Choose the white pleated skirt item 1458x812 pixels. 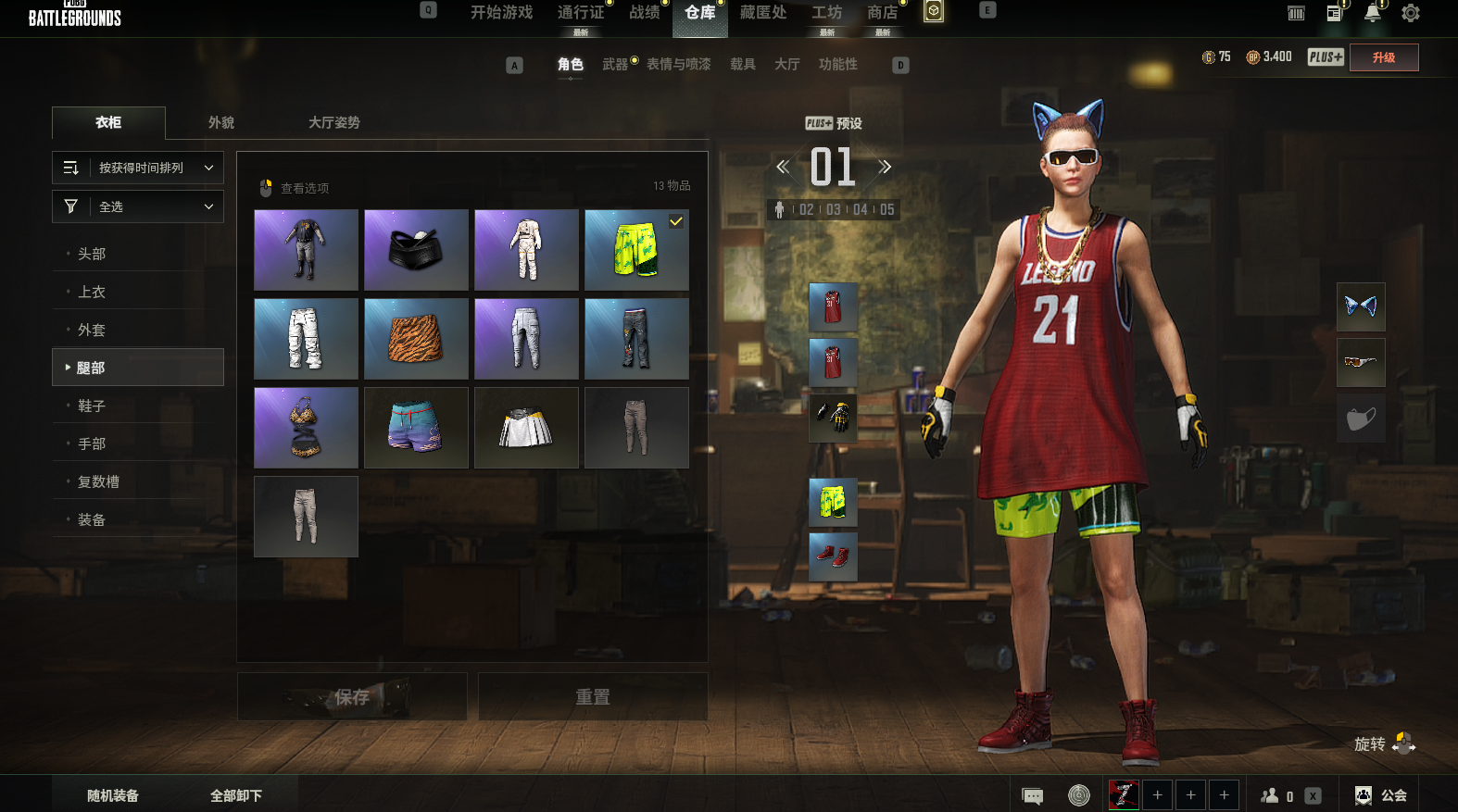526,428
